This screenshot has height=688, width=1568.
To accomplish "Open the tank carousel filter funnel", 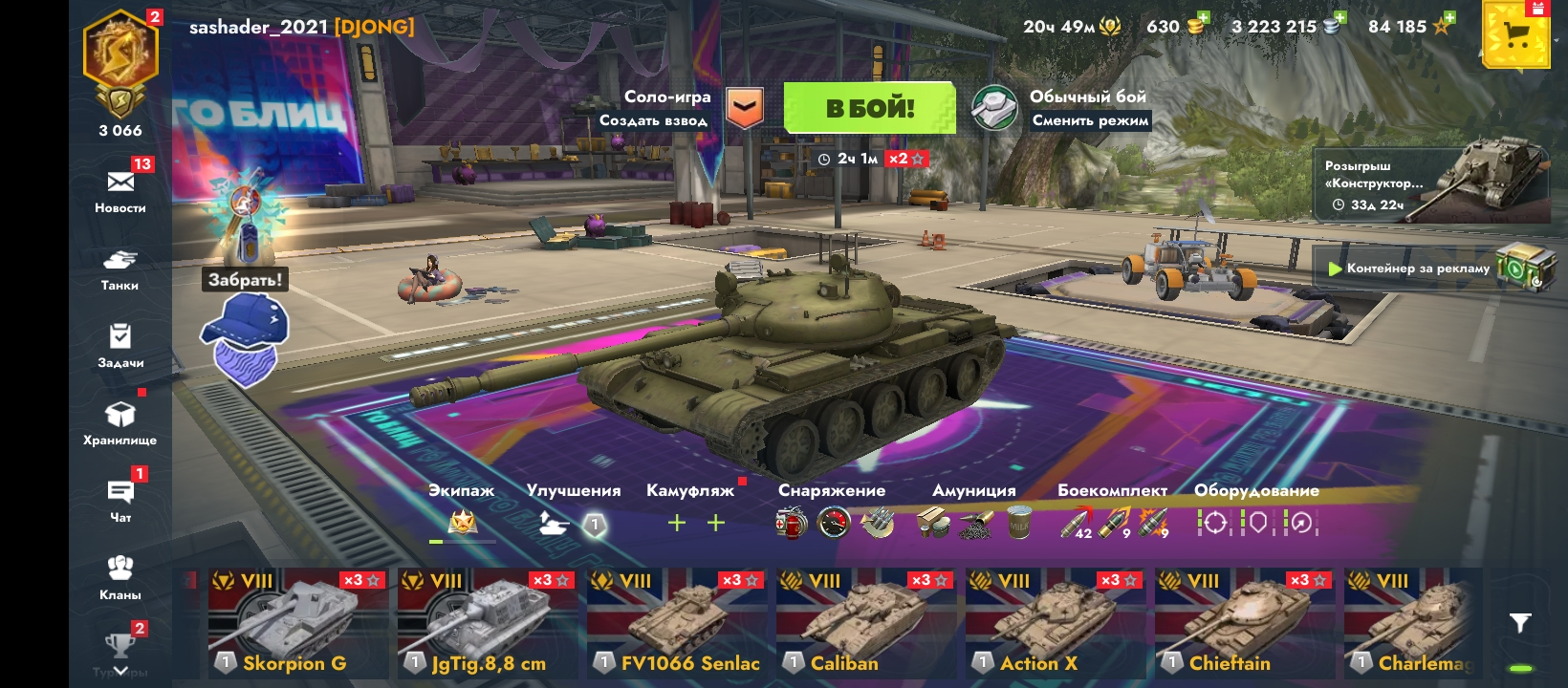I will 1519,623.
